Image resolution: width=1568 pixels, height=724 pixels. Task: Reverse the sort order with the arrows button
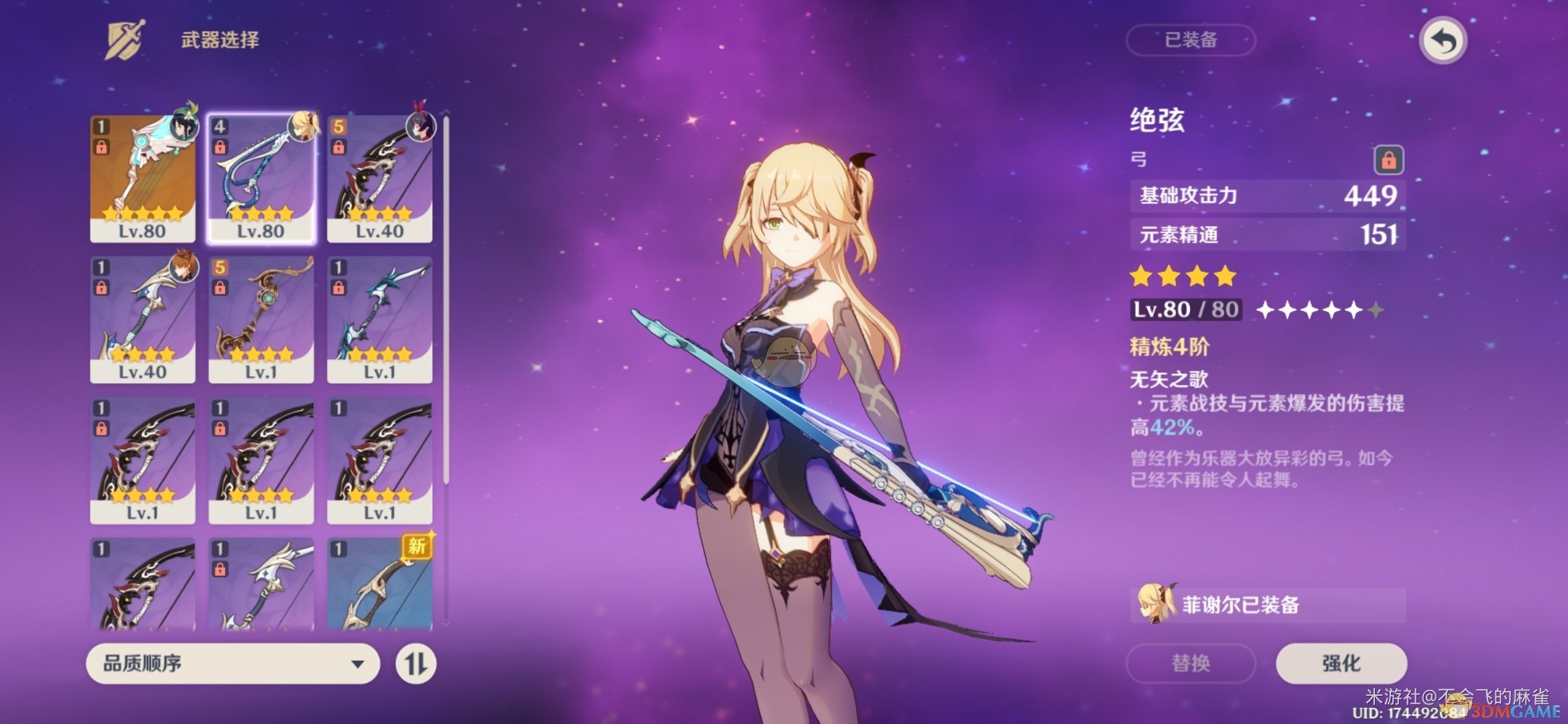click(x=415, y=664)
